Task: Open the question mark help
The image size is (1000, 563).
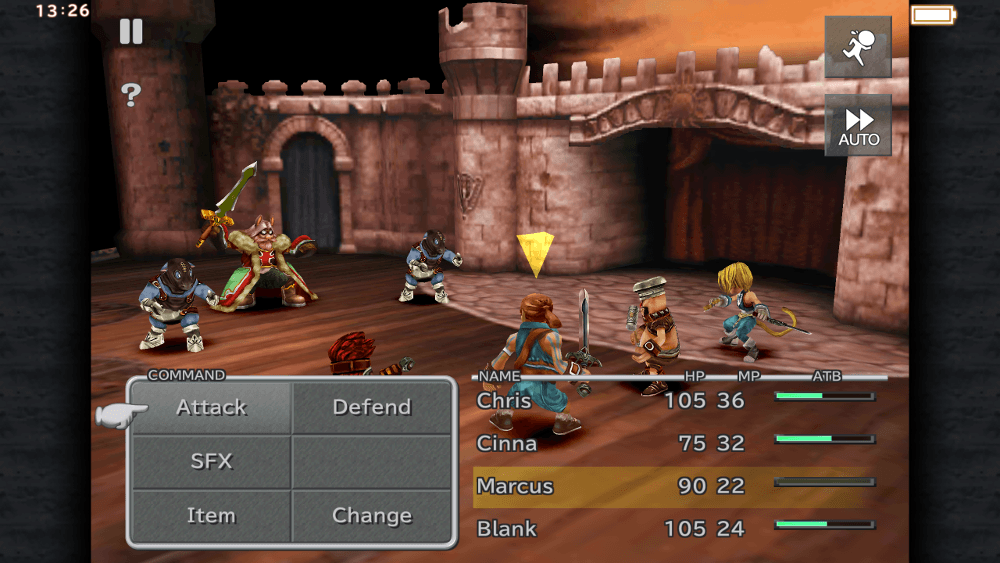Action: tap(131, 95)
